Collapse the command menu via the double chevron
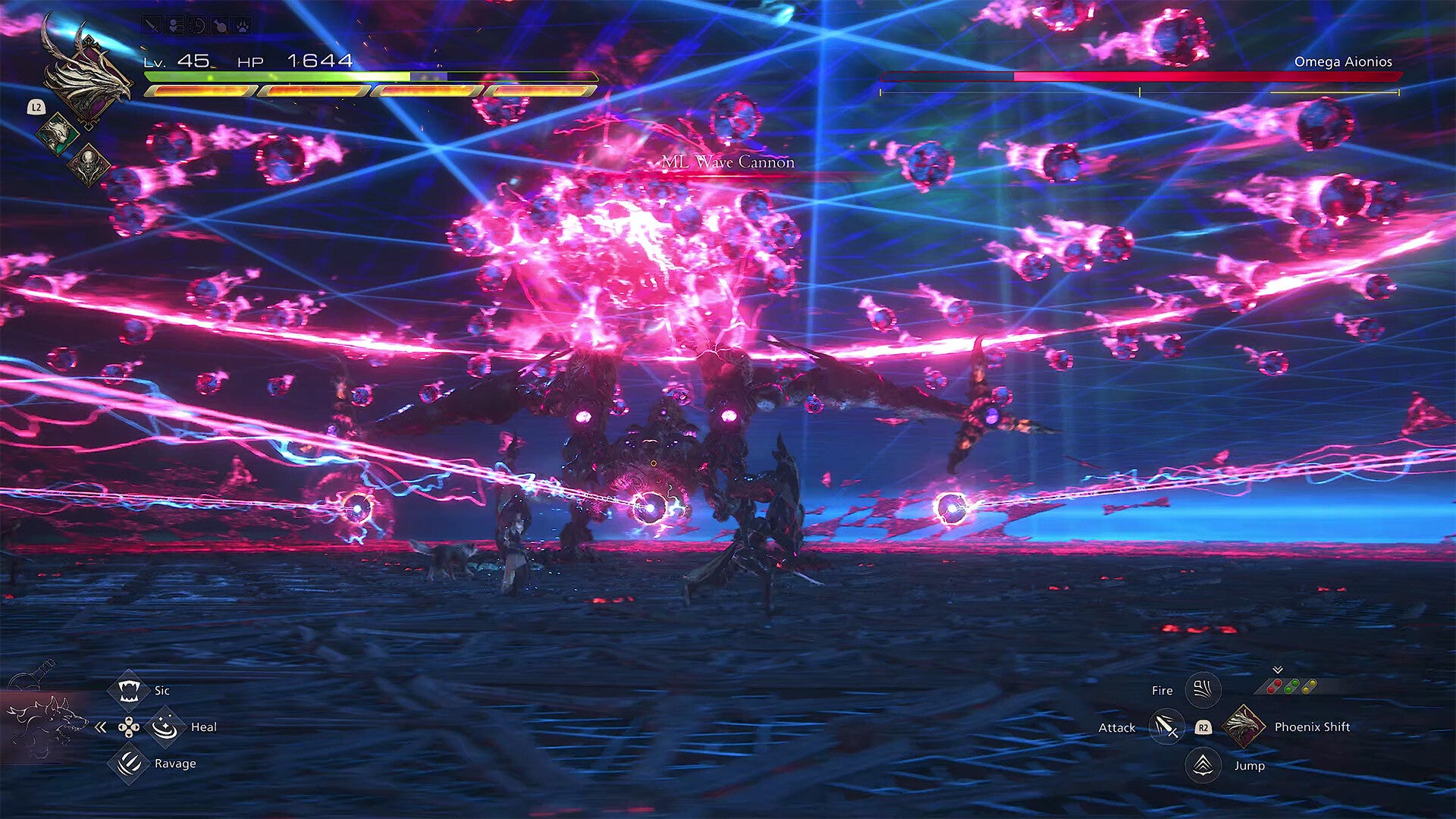The image size is (1456, 819). pyautogui.click(x=99, y=727)
